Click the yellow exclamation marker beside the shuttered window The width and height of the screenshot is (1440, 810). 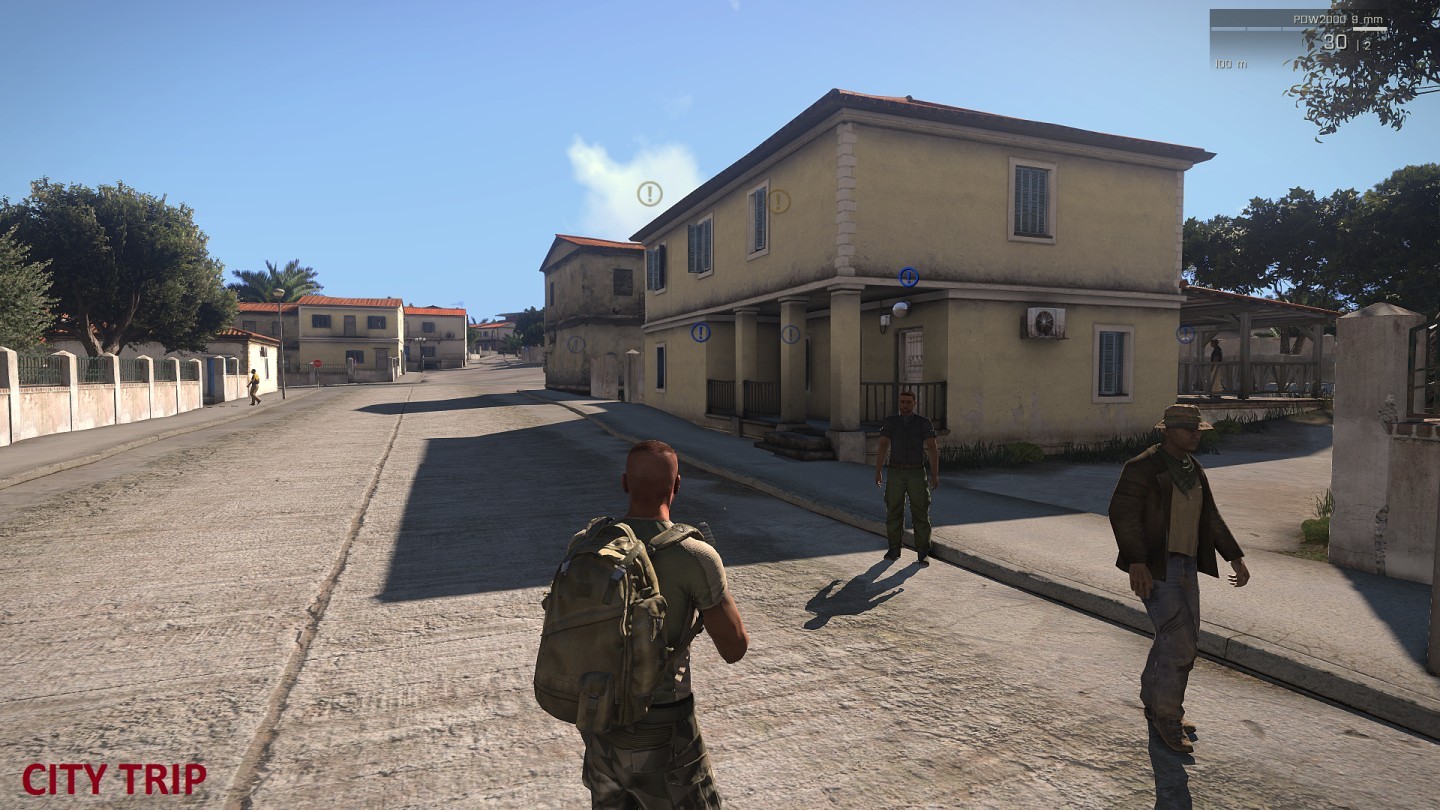coord(779,202)
